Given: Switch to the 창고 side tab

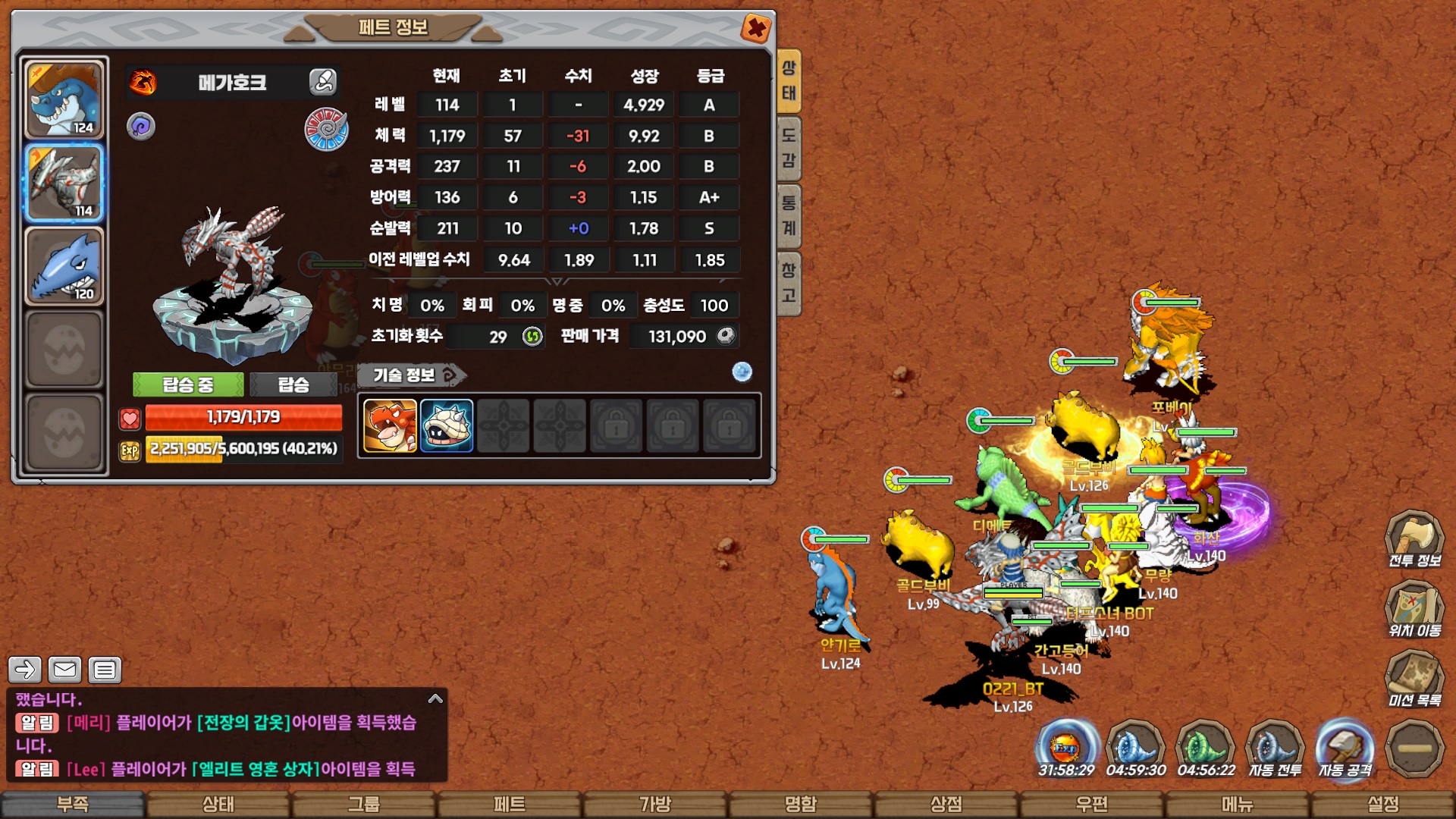Looking at the screenshot, I should click(x=789, y=282).
